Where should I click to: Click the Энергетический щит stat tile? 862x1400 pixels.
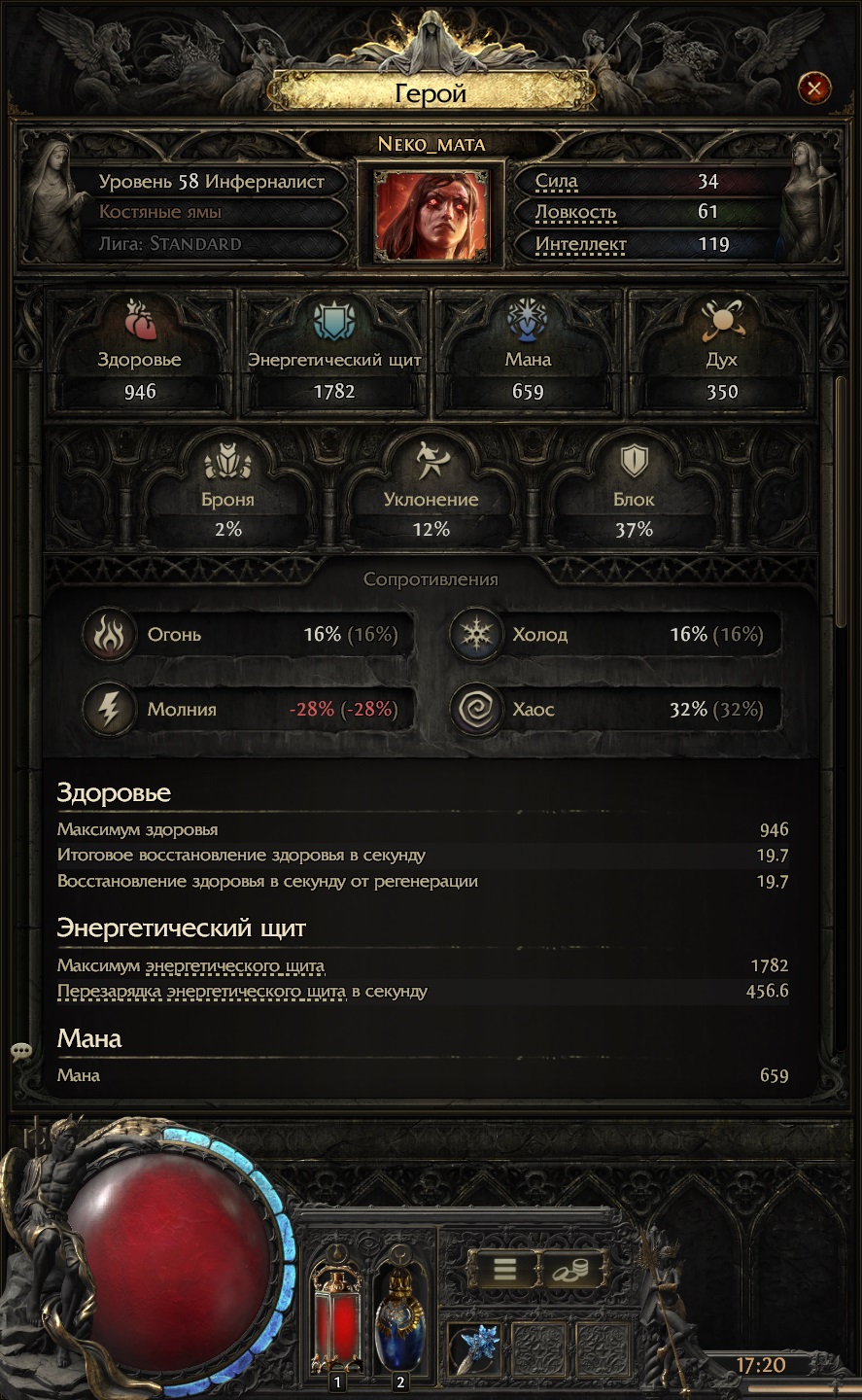(334, 355)
